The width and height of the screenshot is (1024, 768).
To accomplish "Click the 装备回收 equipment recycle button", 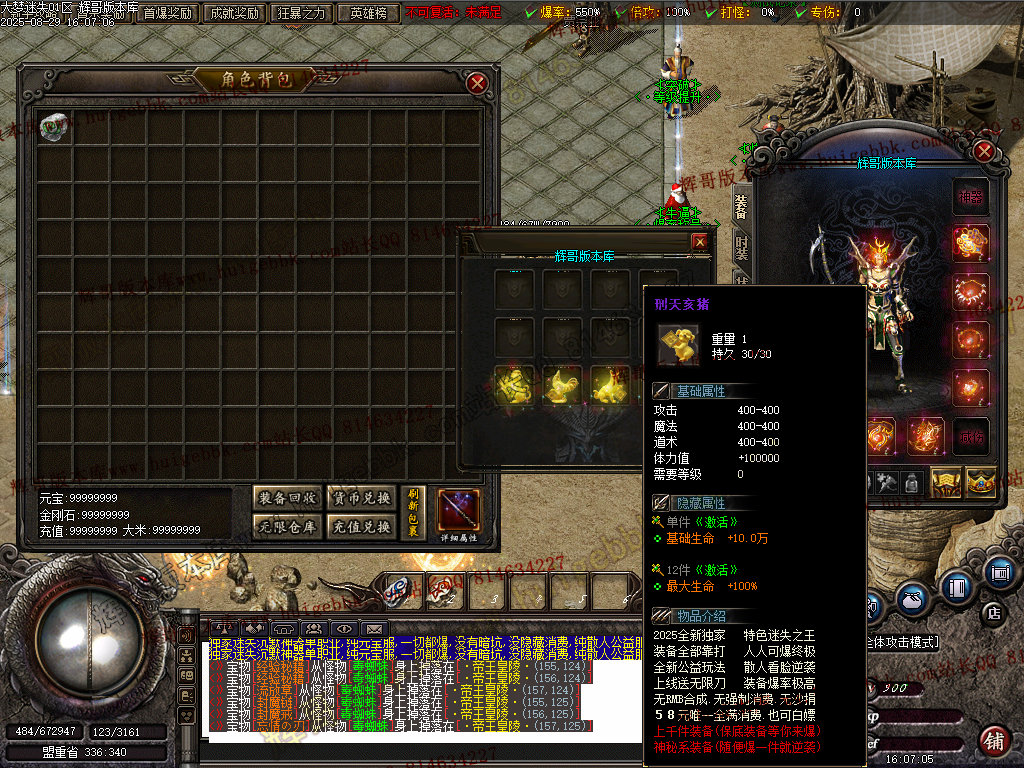I will [287, 498].
